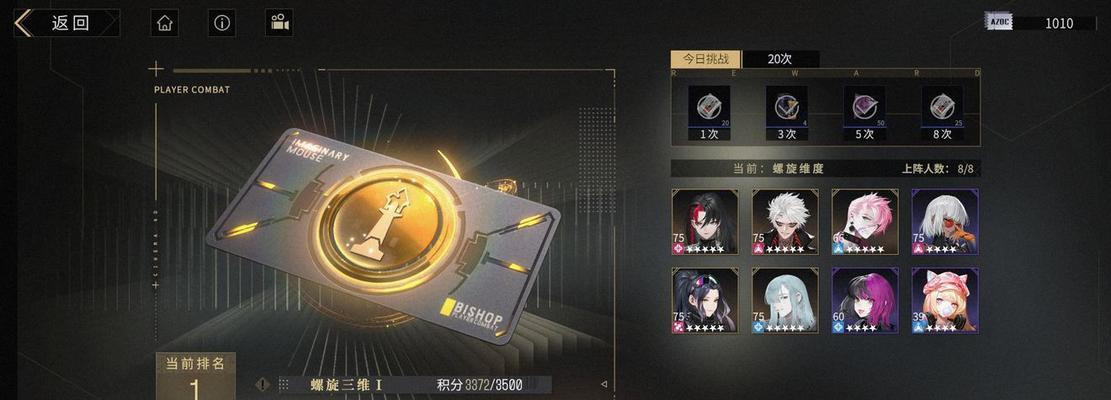1111x400 pixels.
Task: Open the video camera replay icon
Action: click(280, 23)
